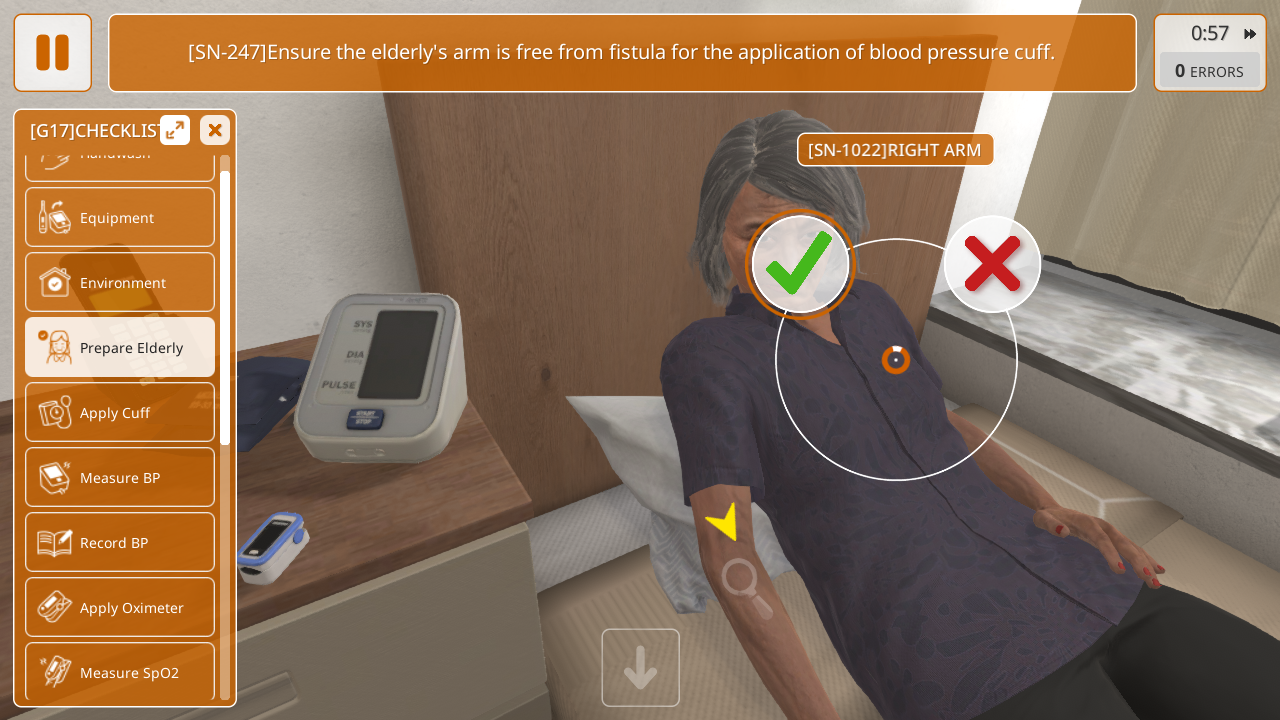Reject with the red X button
1280x720 pixels.
tap(992, 264)
